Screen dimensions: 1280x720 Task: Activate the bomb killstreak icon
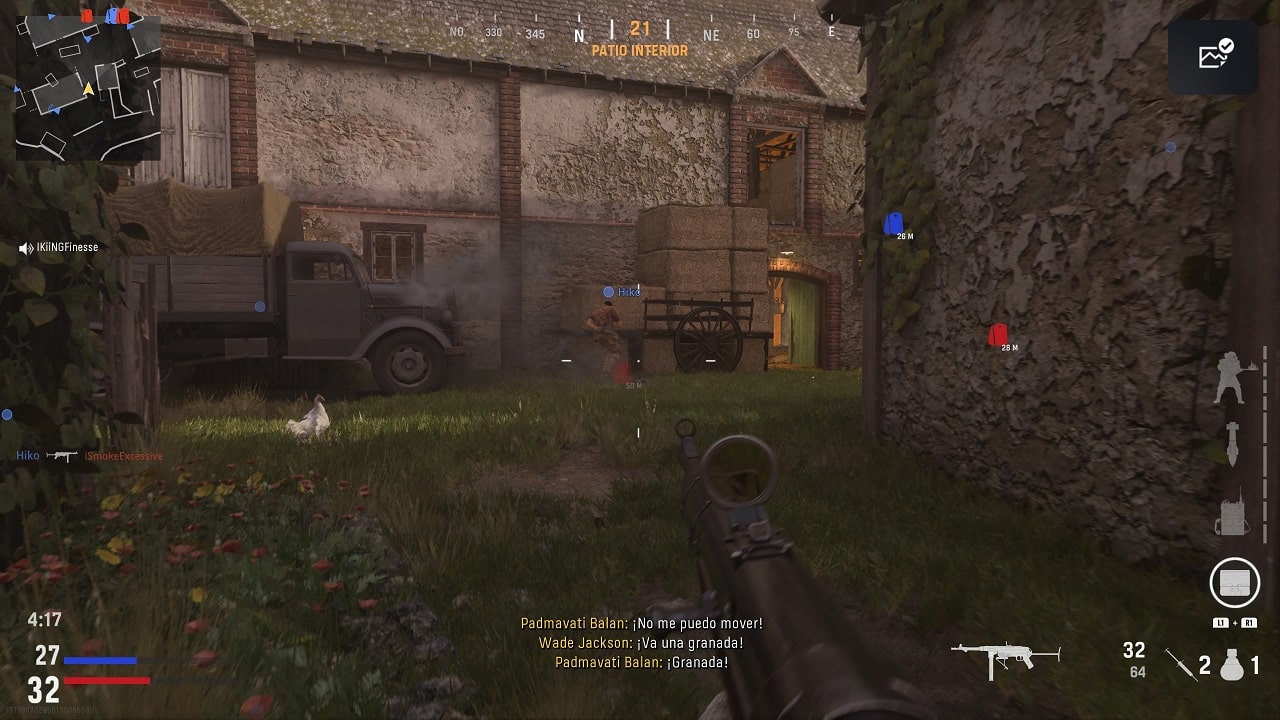(x=1233, y=444)
